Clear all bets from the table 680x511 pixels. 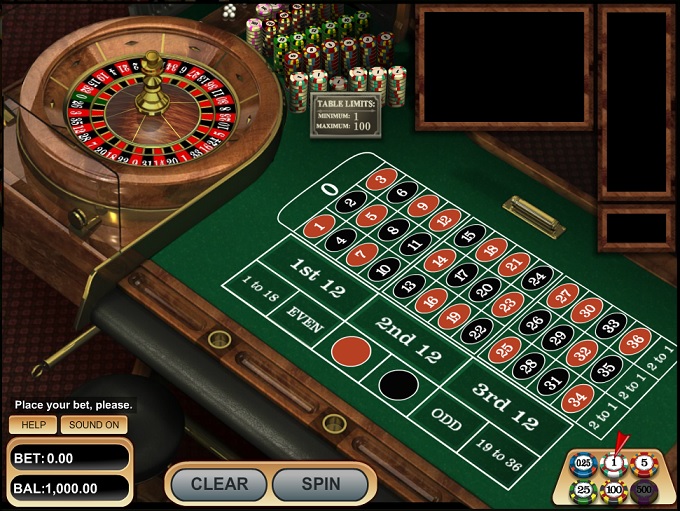[x=219, y=484]
